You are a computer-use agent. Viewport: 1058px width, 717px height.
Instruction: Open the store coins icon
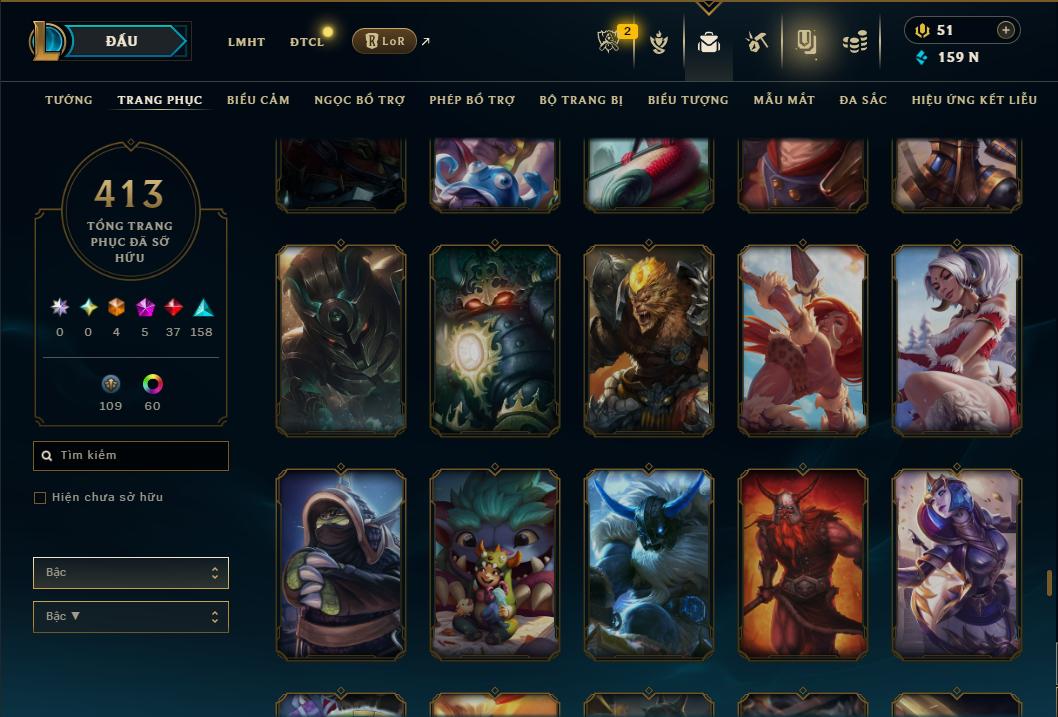click(854, 42)
